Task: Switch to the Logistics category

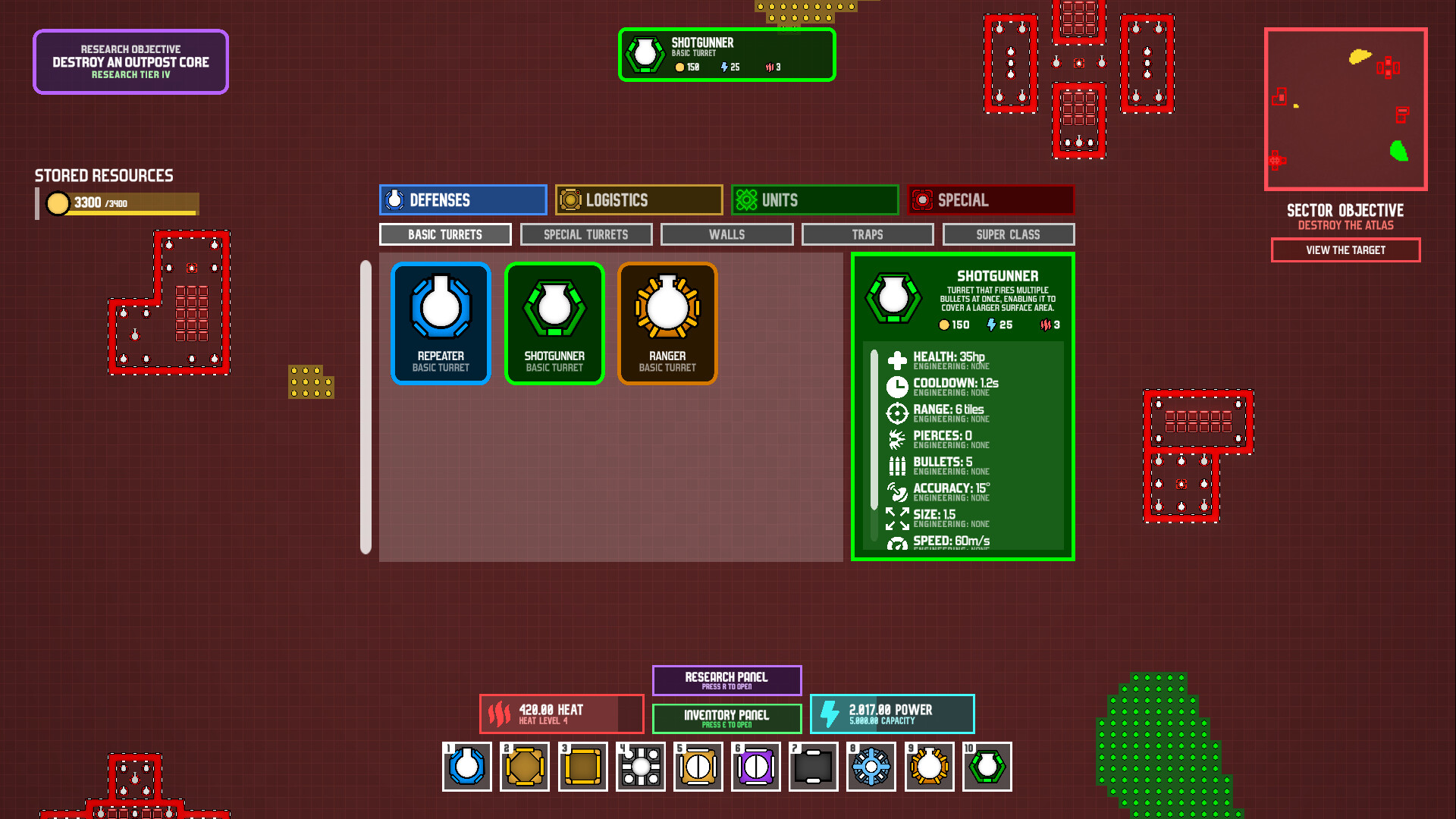Action: (639, 199)
